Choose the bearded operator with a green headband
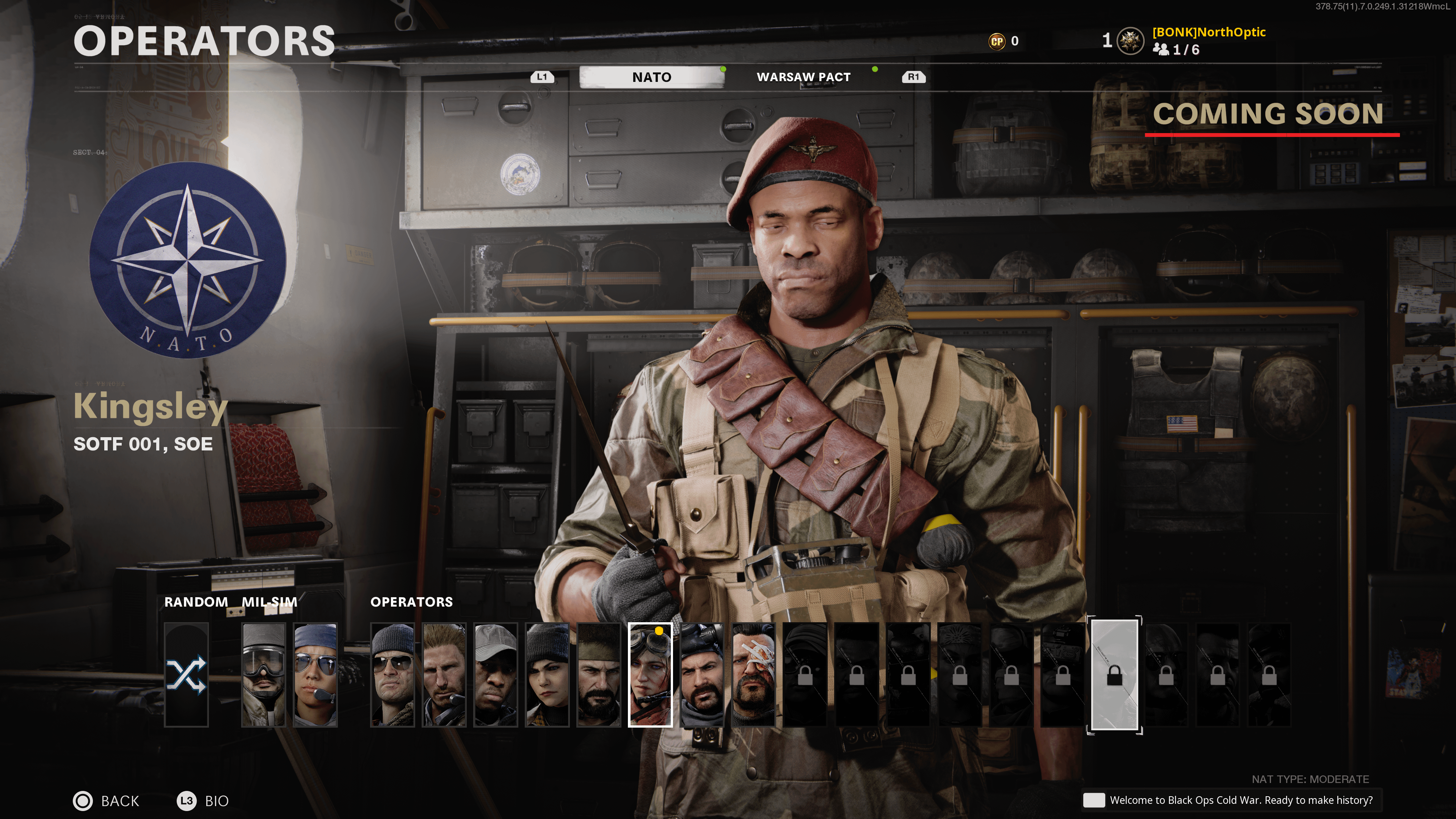Screen dimensions: 1456x819 tap(599, 674)
